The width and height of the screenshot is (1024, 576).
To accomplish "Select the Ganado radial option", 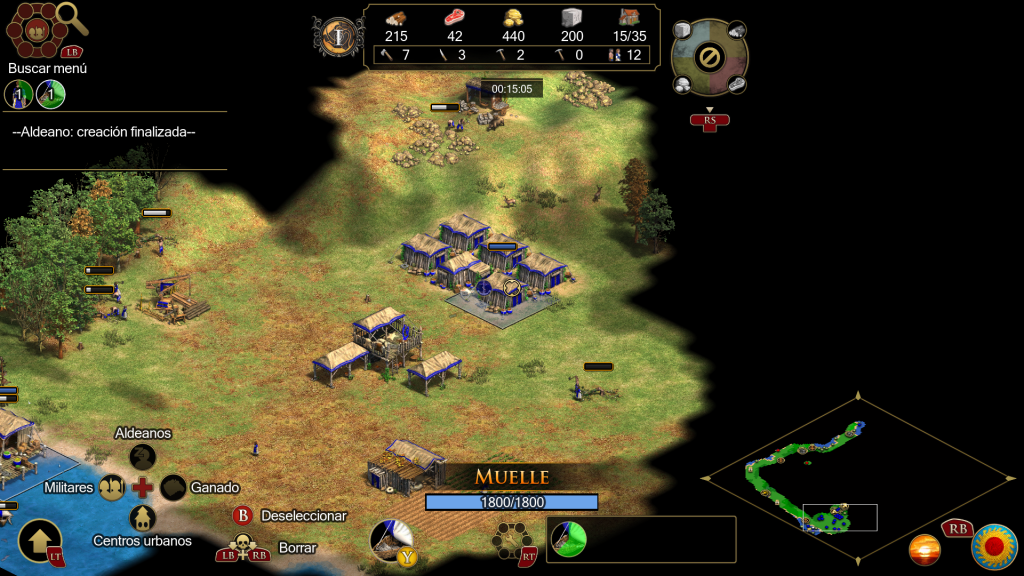I will click(x=174, y=487).
